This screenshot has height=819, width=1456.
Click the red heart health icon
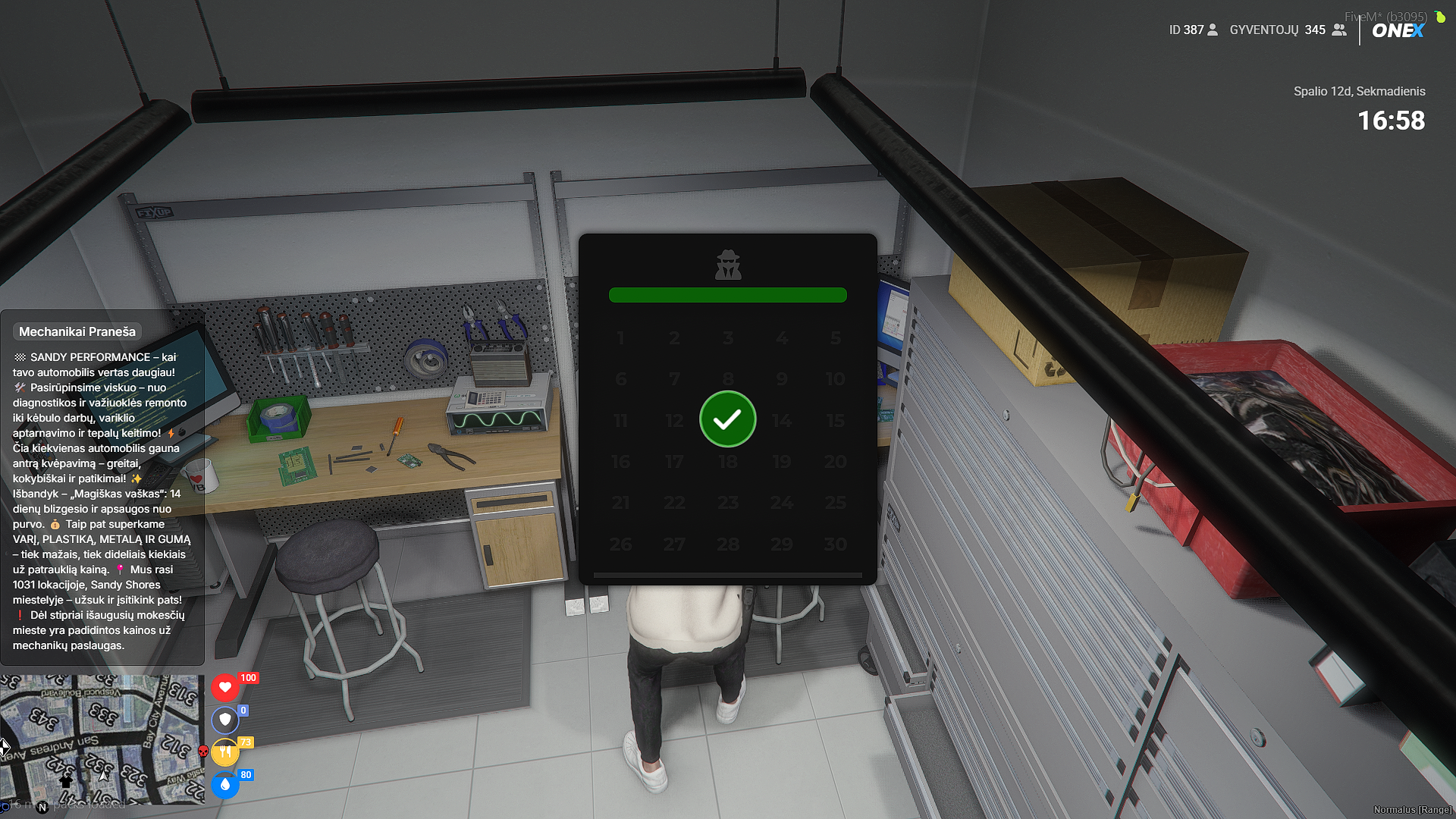click(225, 687)
